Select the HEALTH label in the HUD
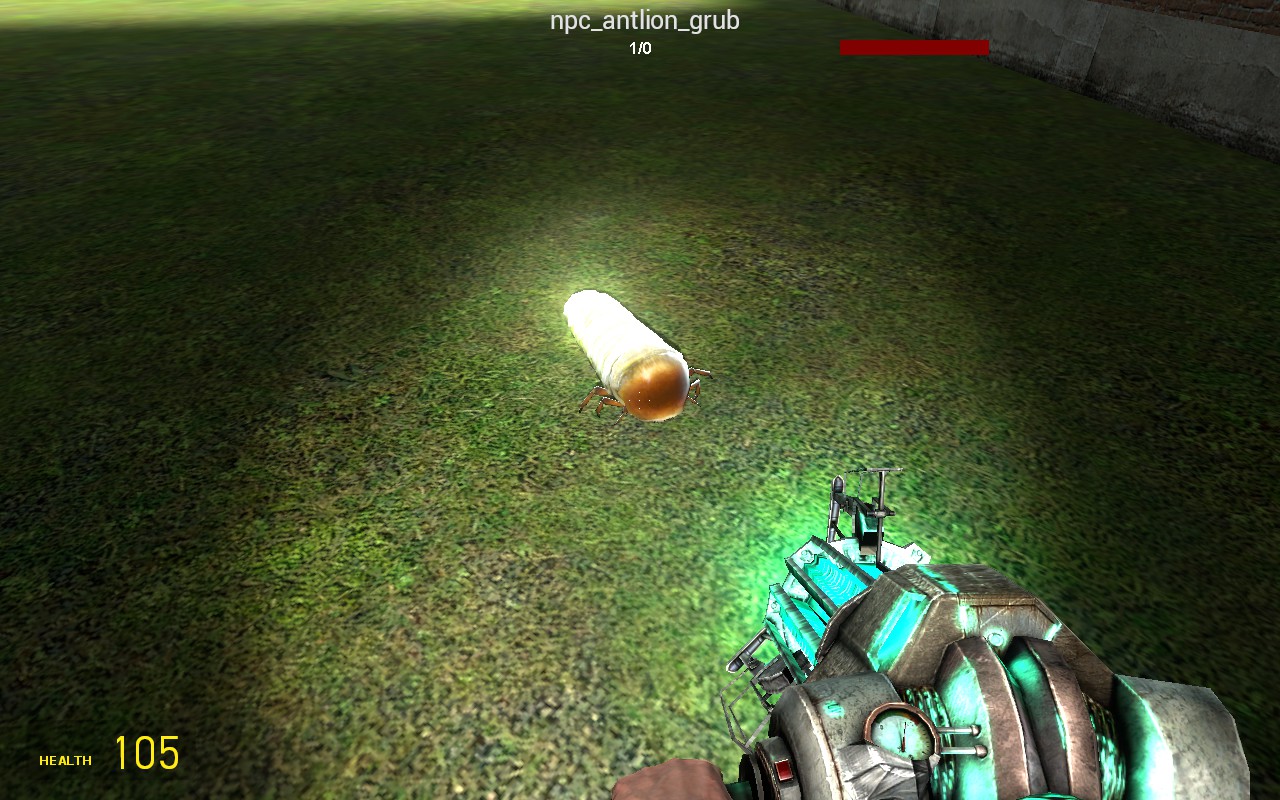Screen dimensions: 1280x800 point(64,760)
